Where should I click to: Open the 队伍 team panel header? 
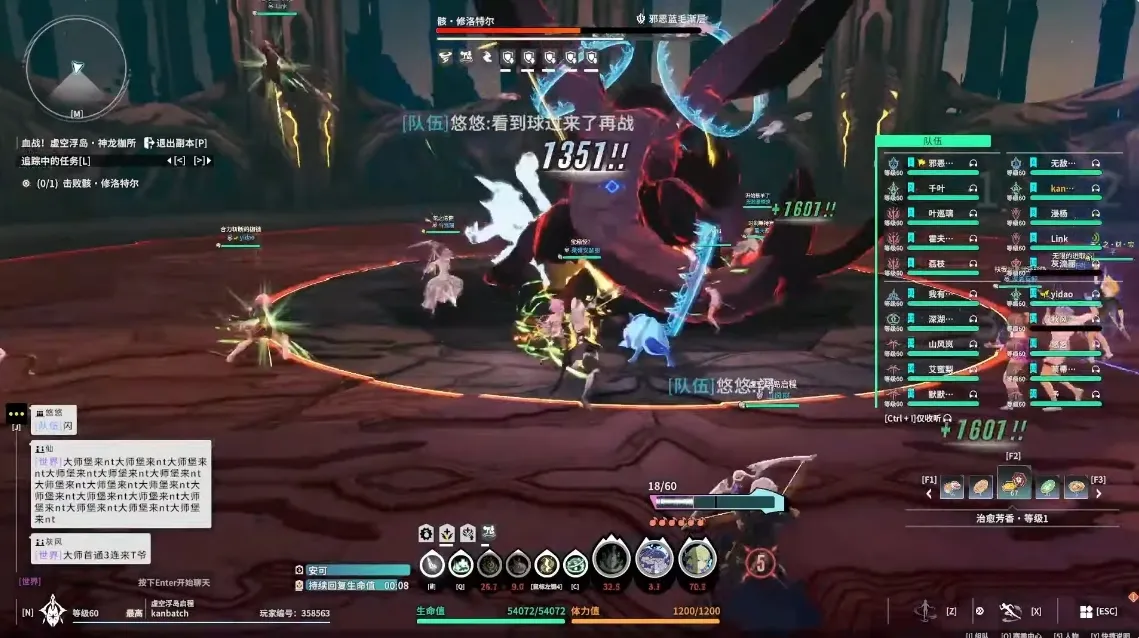click(x=932, y=142)
